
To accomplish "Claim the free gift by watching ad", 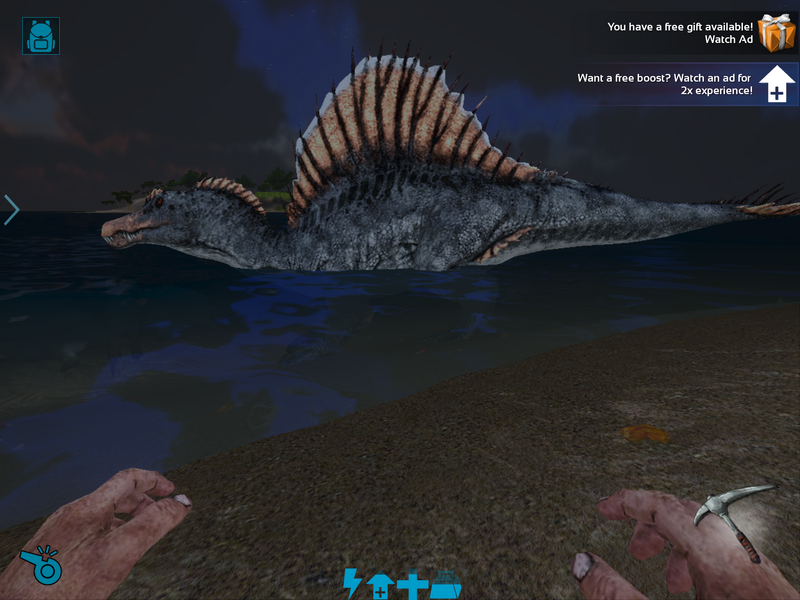I will tap(775, 33).
